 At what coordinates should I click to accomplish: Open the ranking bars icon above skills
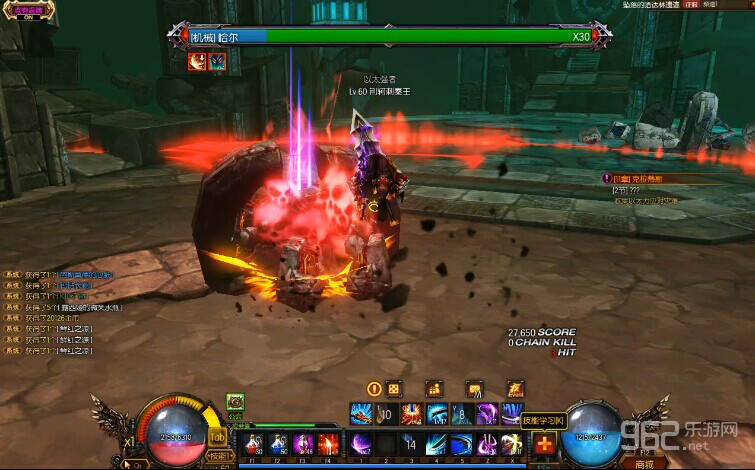(x=434, y=388)
